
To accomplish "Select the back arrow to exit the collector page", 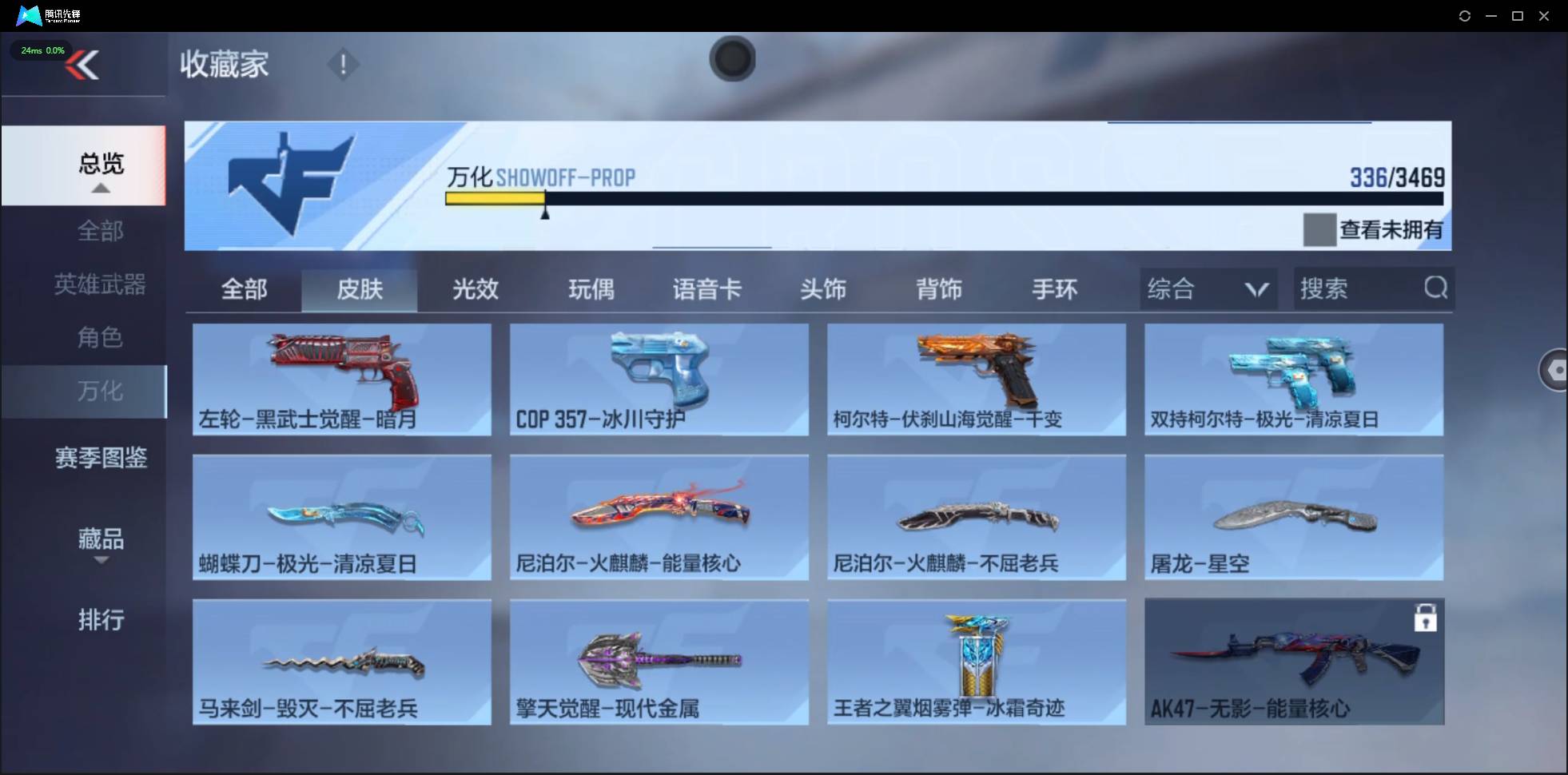I will [x=84, y=65].
